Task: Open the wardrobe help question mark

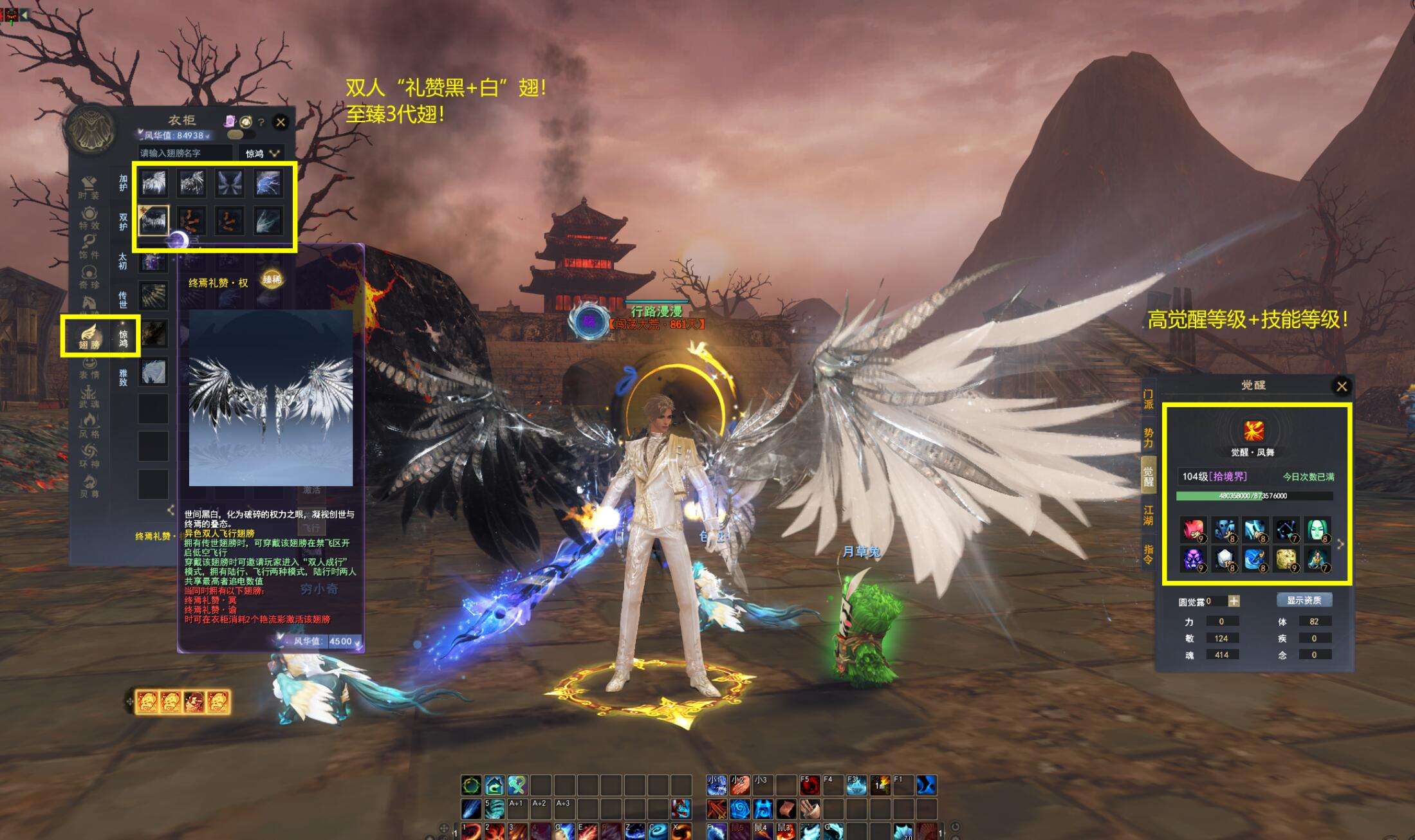Action: tap(261, 122)
